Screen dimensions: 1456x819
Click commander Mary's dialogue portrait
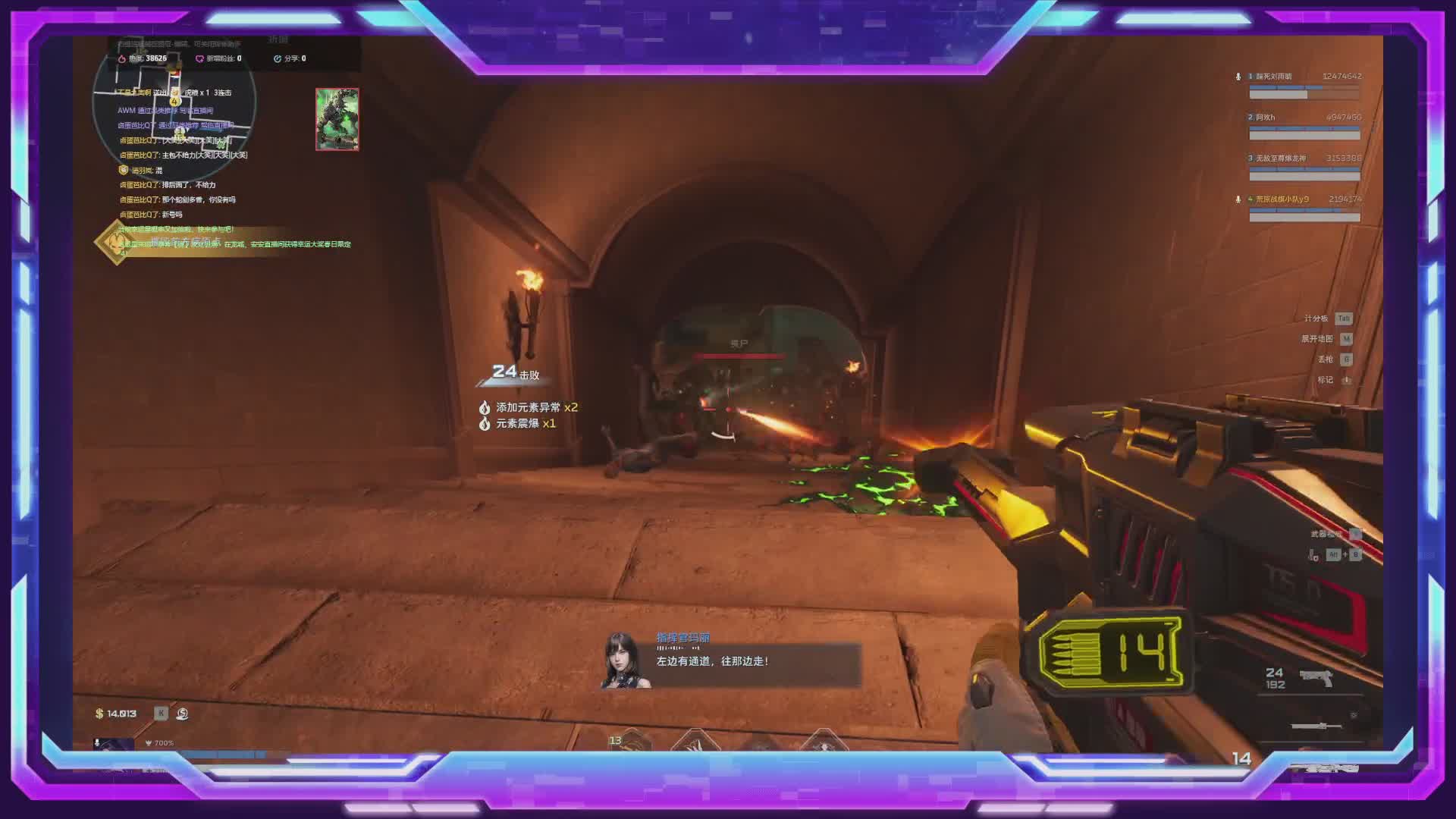pos(626,661)
